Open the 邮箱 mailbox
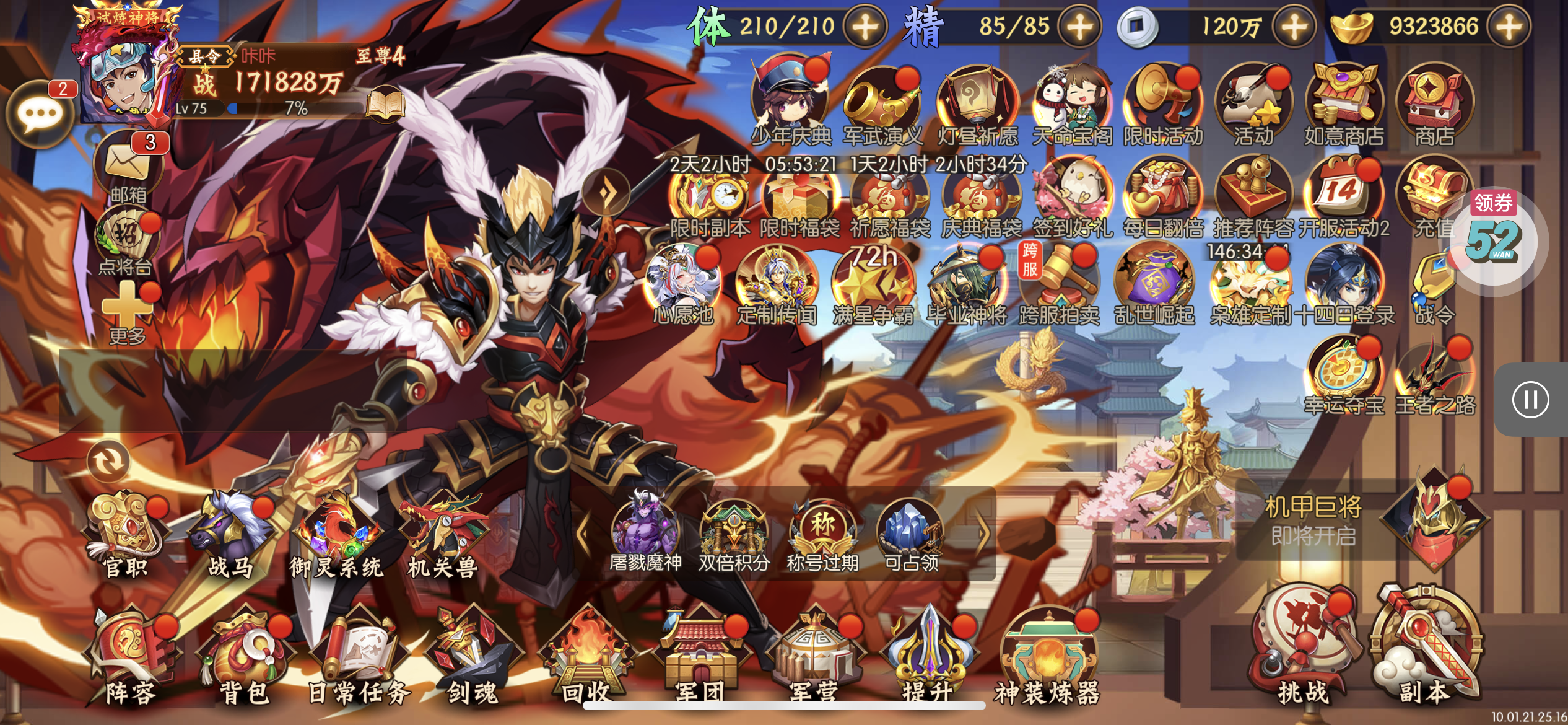 point(128,167)
